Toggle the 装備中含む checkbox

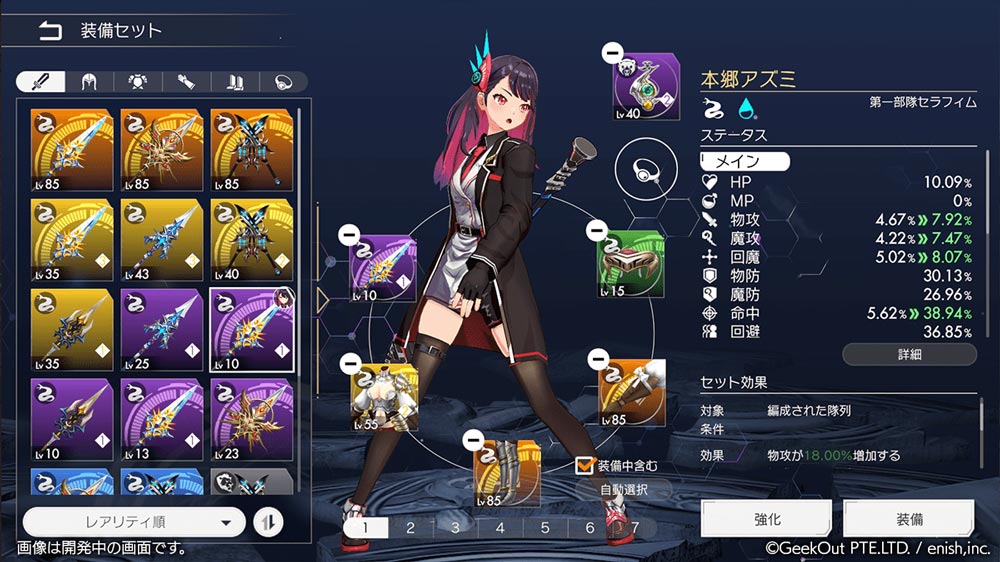585,465
